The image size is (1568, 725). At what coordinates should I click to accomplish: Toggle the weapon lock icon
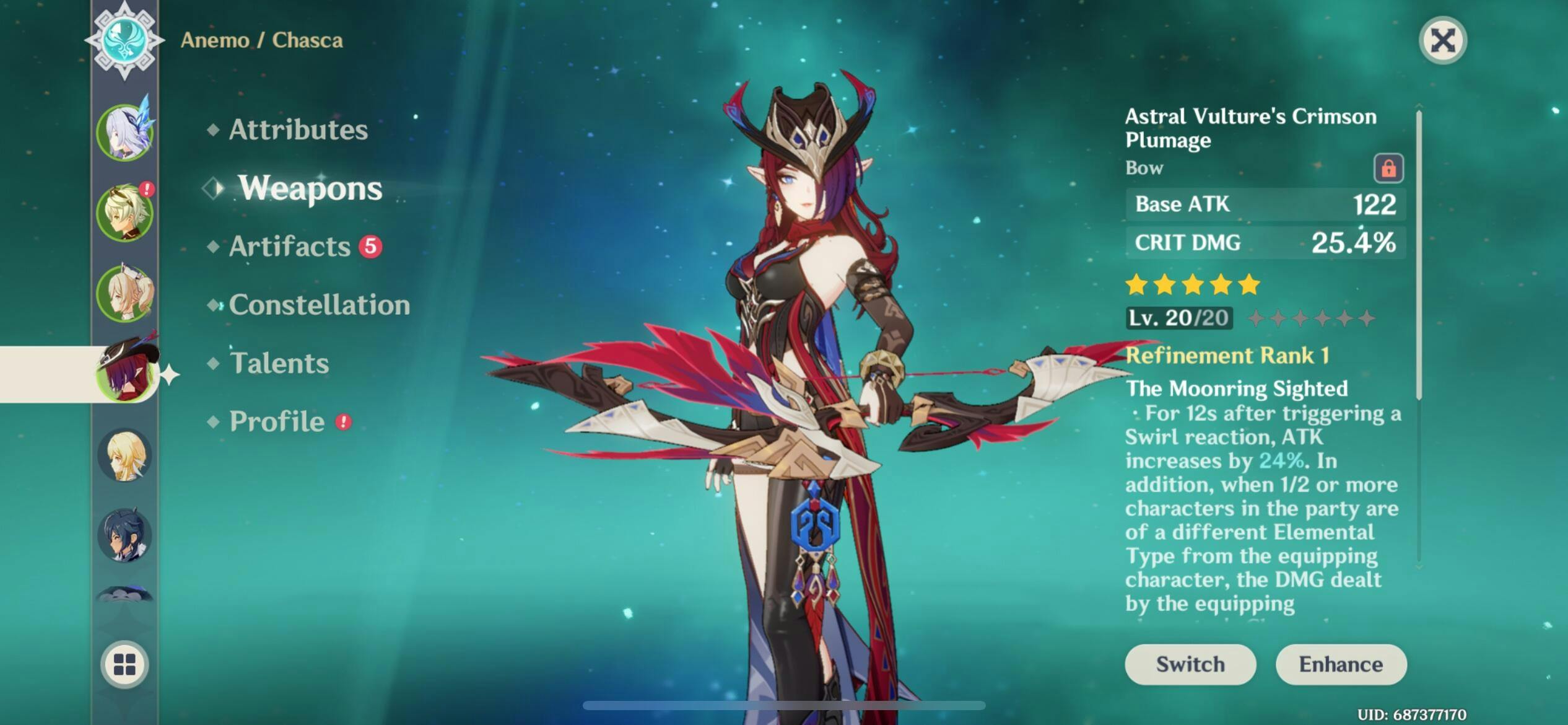(1388, 168)
